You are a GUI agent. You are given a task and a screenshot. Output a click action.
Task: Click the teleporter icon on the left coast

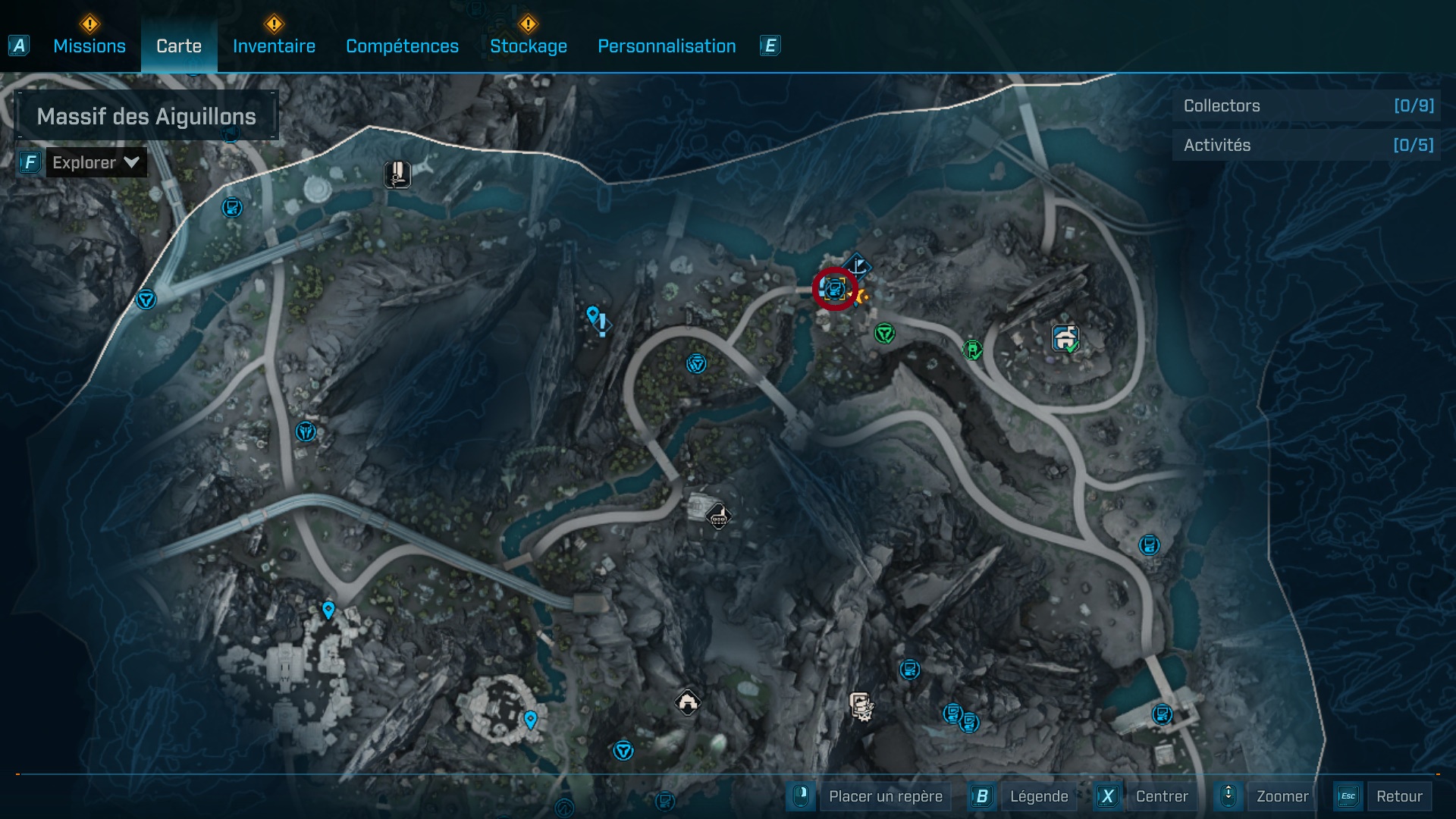click(x=148, y=300)
